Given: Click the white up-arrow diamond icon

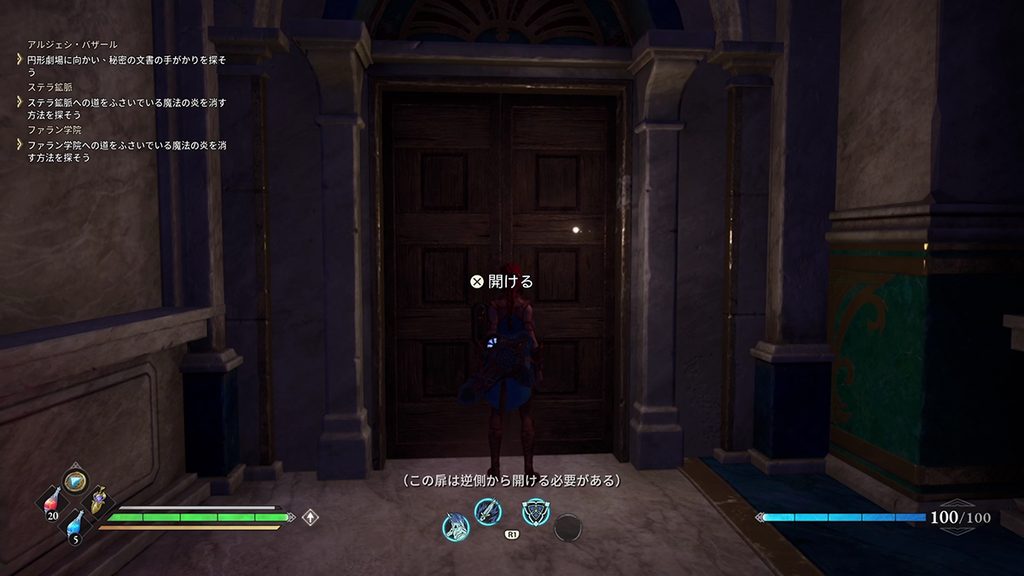Looking at the screenshot, I should click(311, 517).
